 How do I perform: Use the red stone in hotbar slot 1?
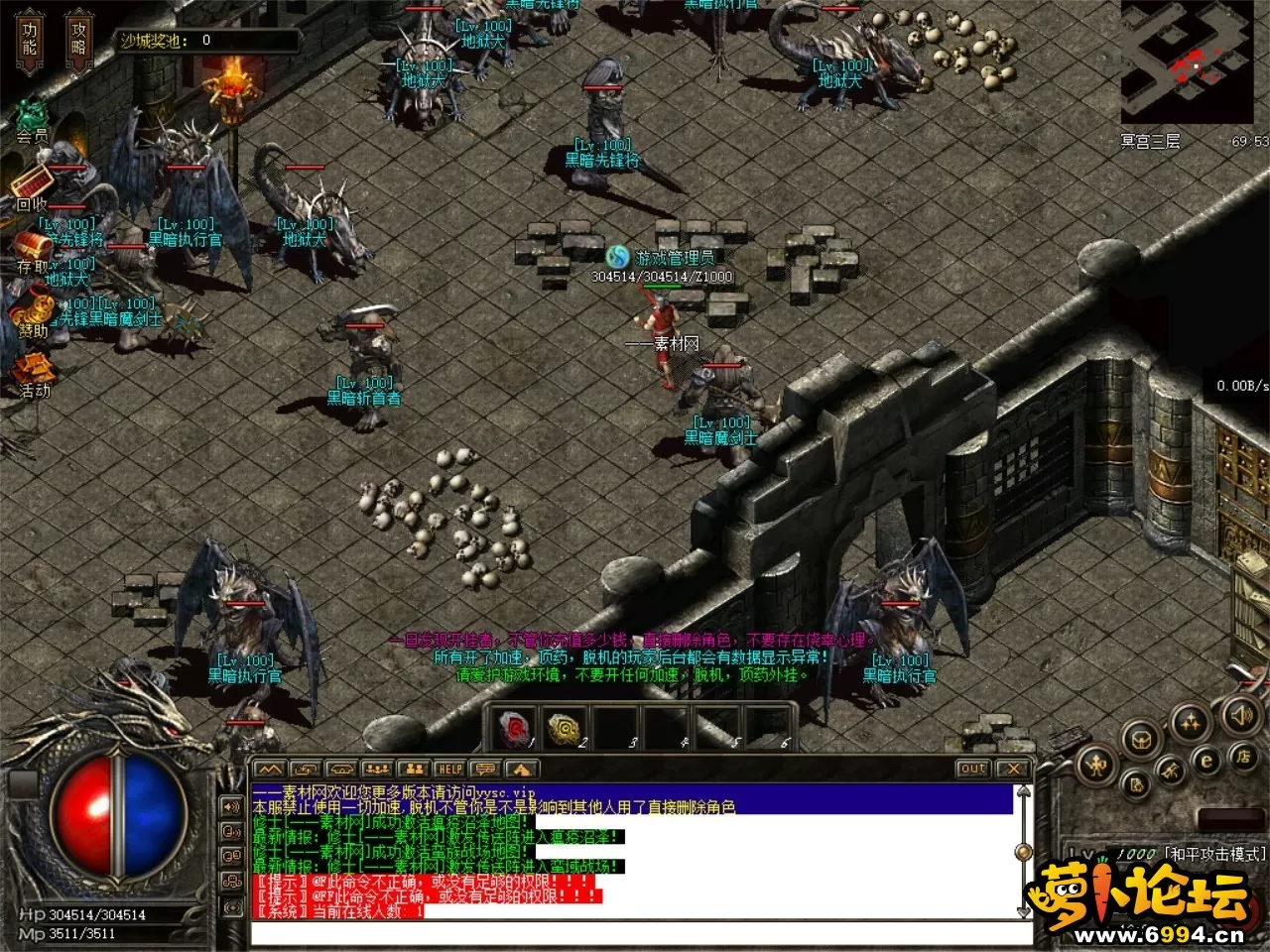[515, 729]
